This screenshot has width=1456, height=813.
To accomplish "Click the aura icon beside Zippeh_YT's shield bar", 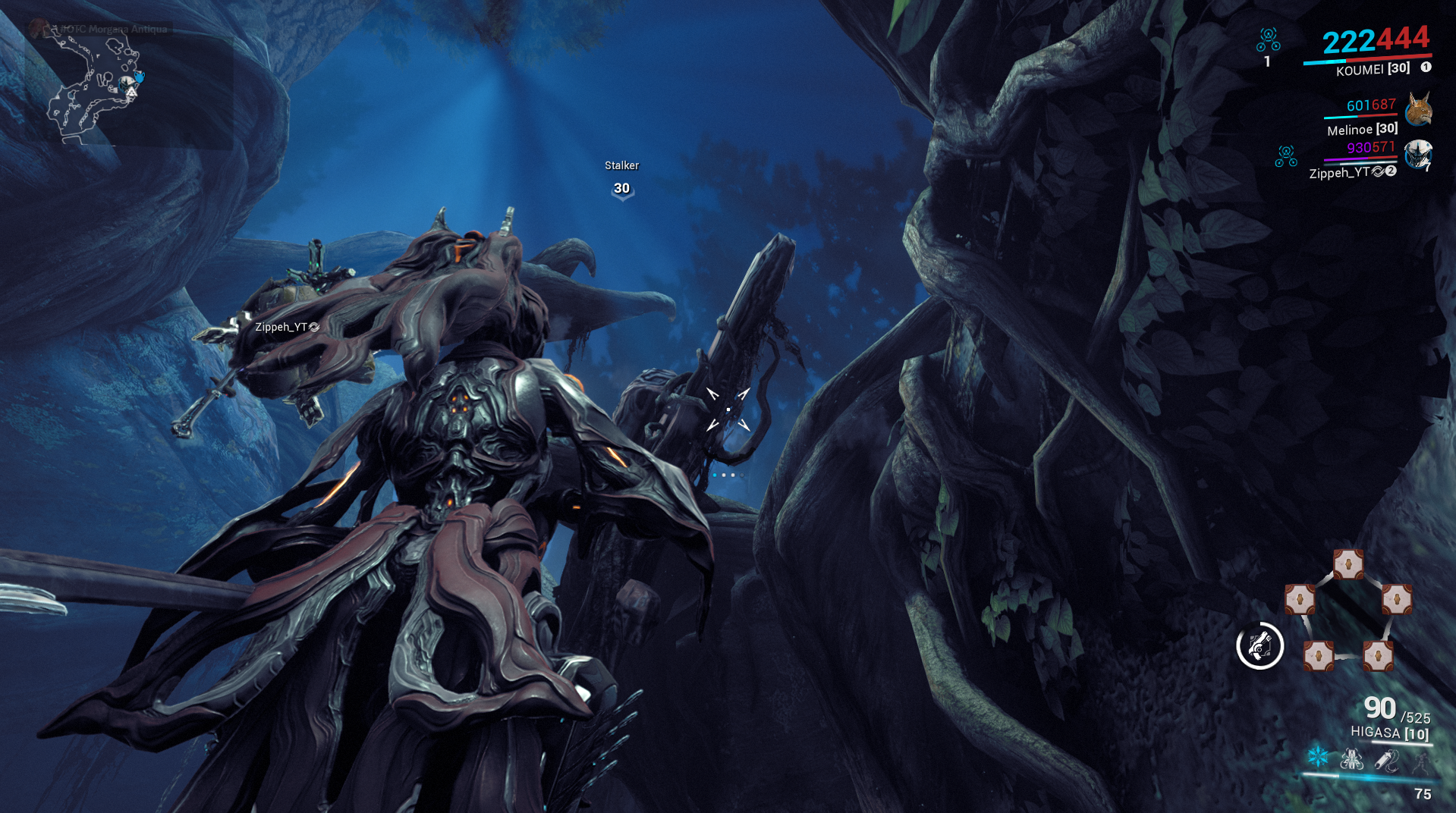I will tap(1286, 156).
